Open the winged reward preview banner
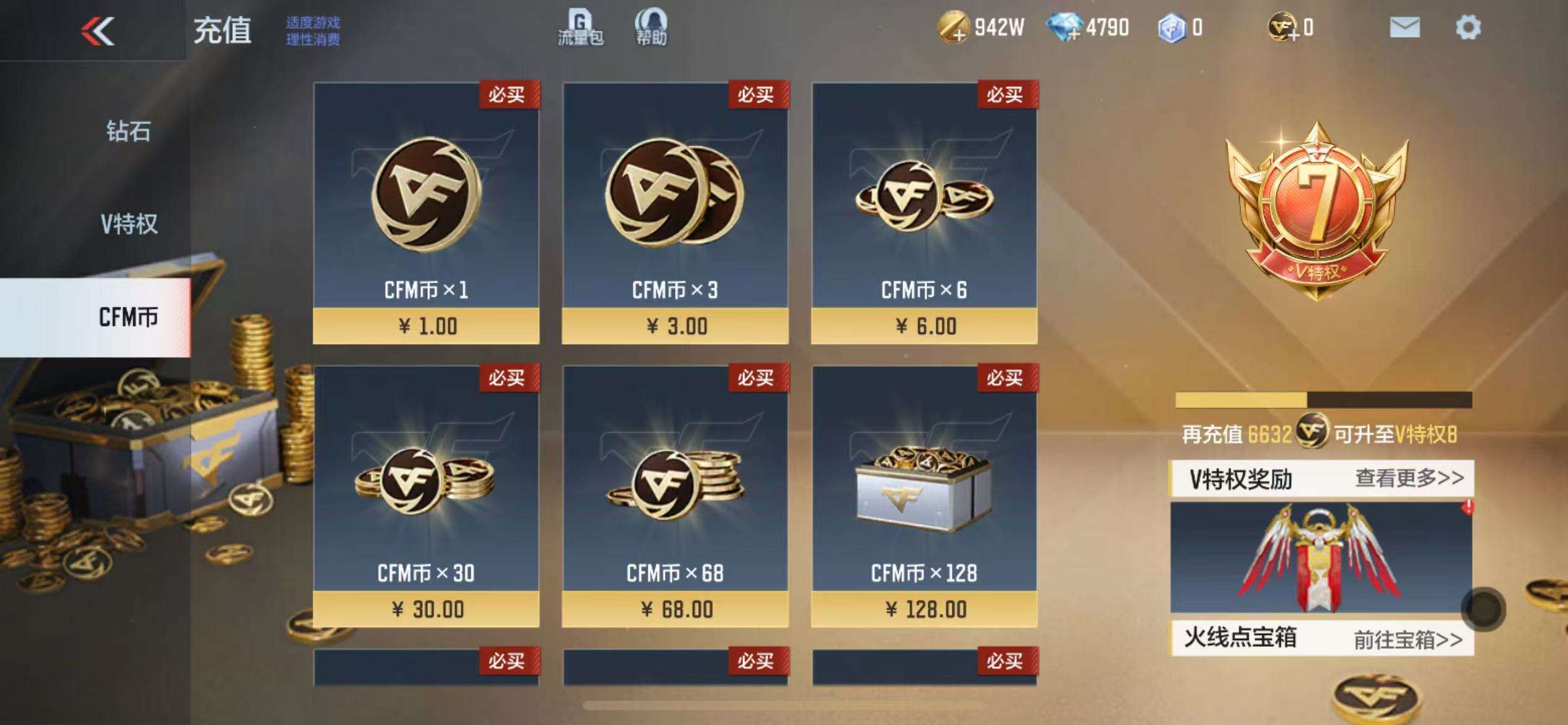The height and width of the screenshot is (725, 1568). 1320,557
